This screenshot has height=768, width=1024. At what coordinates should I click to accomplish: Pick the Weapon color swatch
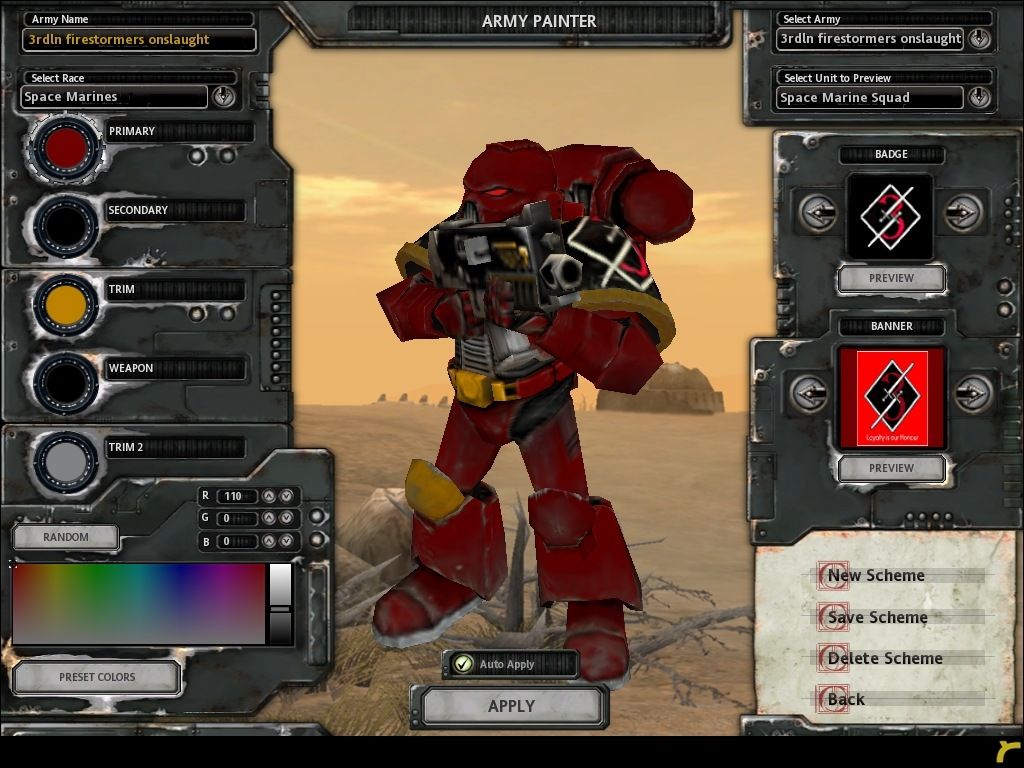point(66,383)
